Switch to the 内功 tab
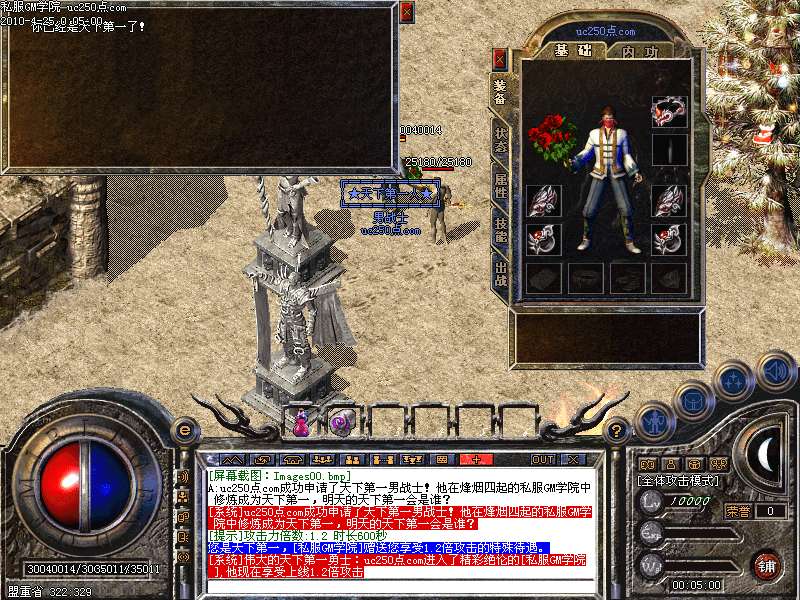Screen dimensions: 800x600 [x=640, y=51]
